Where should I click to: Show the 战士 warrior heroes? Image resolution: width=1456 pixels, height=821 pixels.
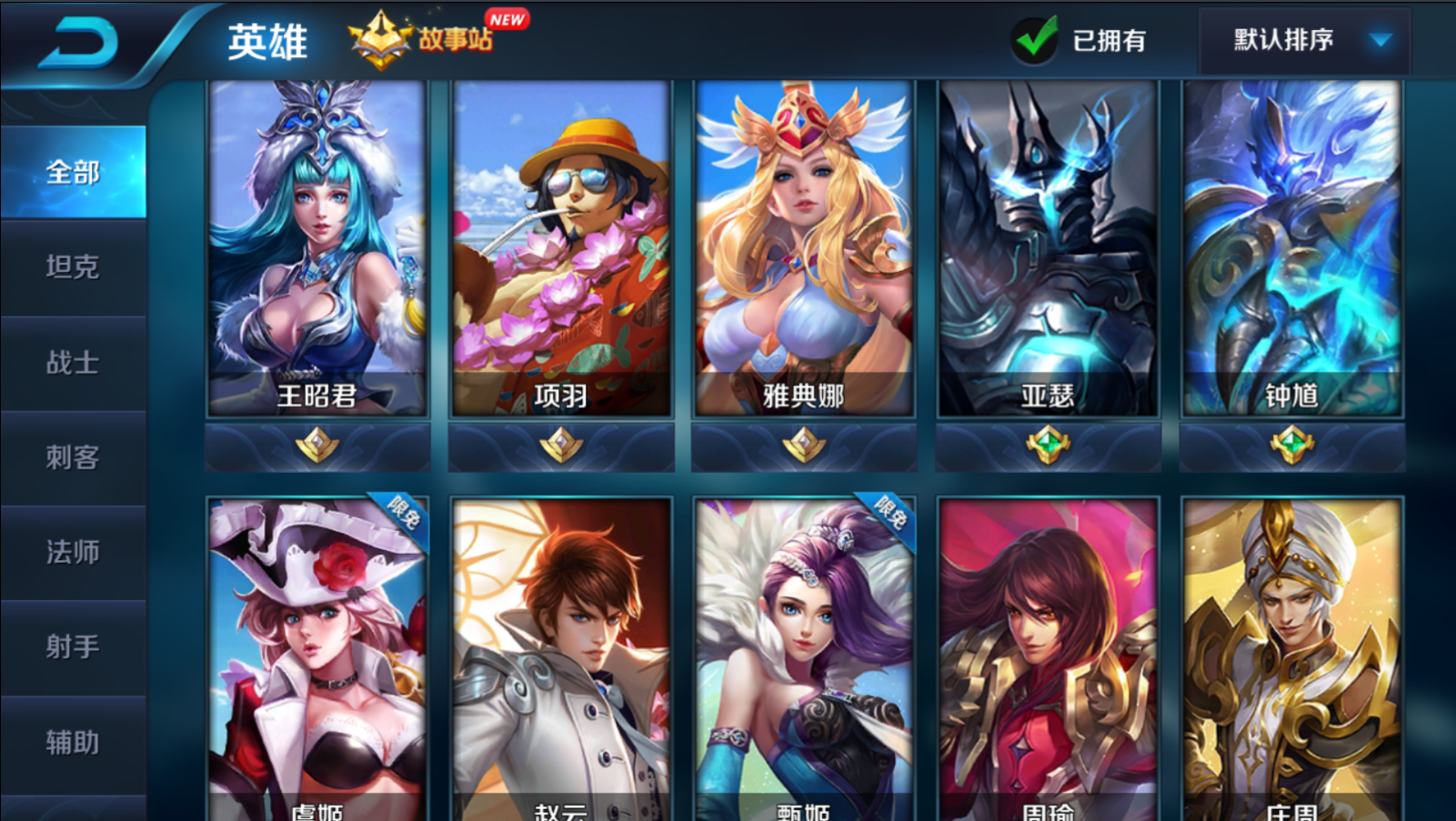[73, 363]
